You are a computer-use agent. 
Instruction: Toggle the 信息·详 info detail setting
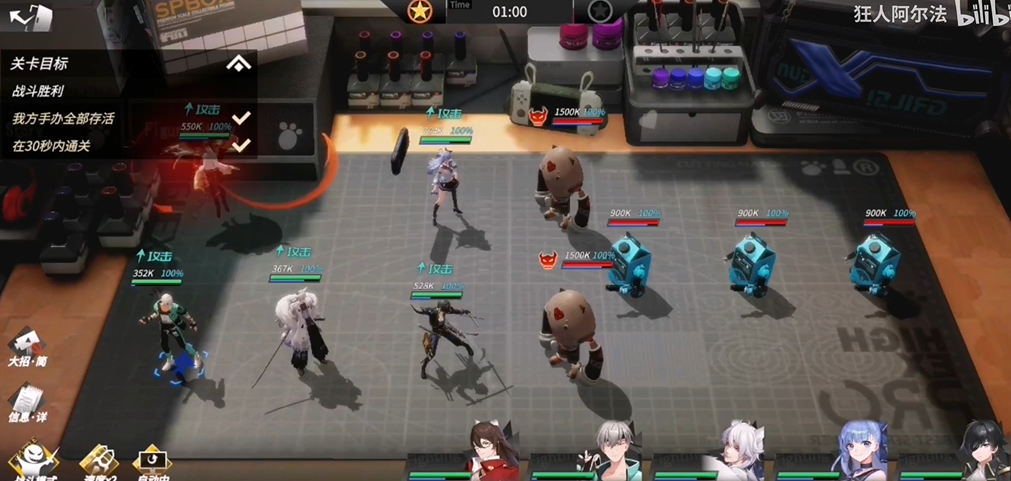(27, 403)
